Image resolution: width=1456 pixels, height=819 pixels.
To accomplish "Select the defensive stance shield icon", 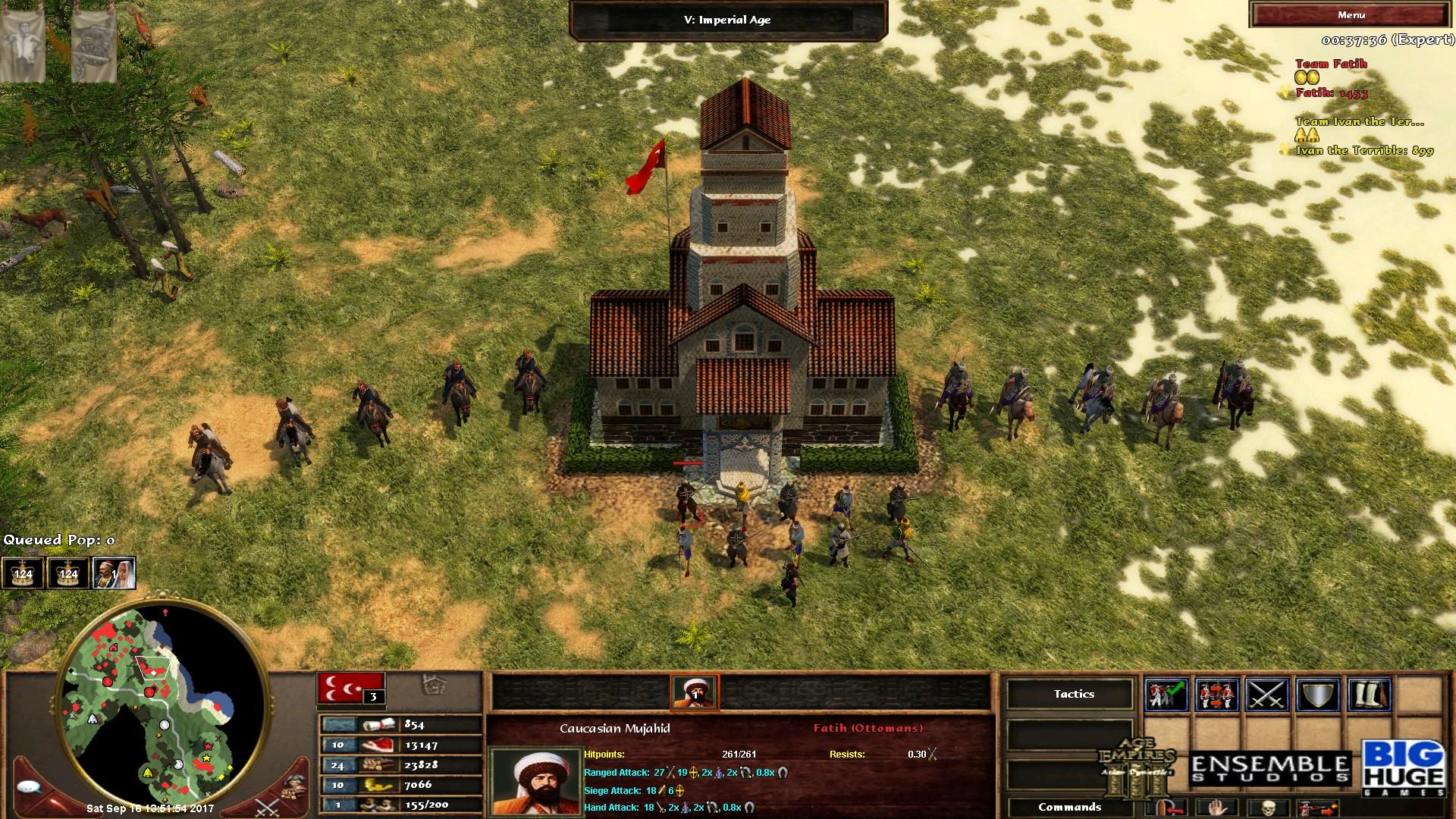I will point(1319,694).
